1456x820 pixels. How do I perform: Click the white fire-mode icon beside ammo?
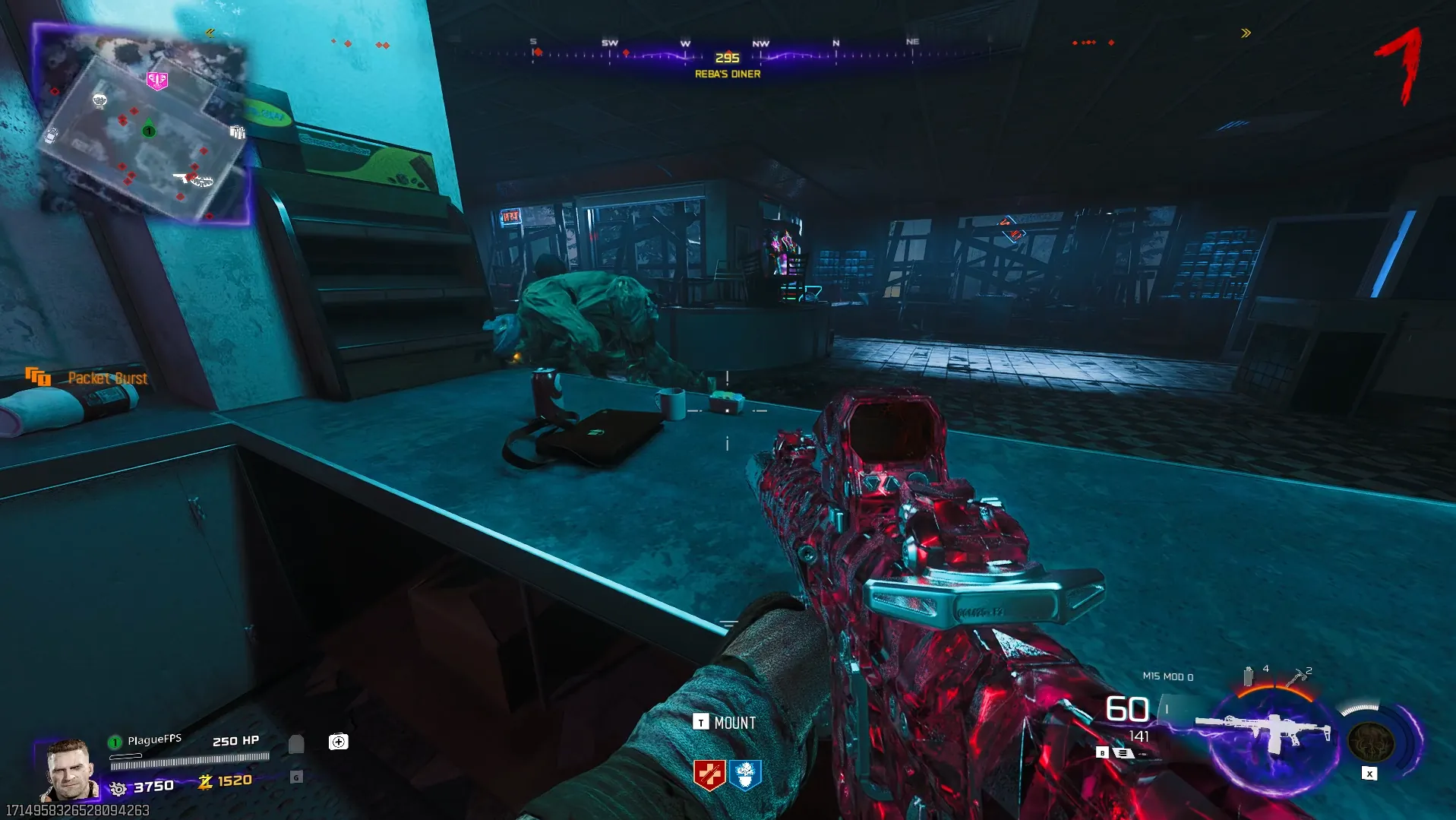click(1123, 753)
